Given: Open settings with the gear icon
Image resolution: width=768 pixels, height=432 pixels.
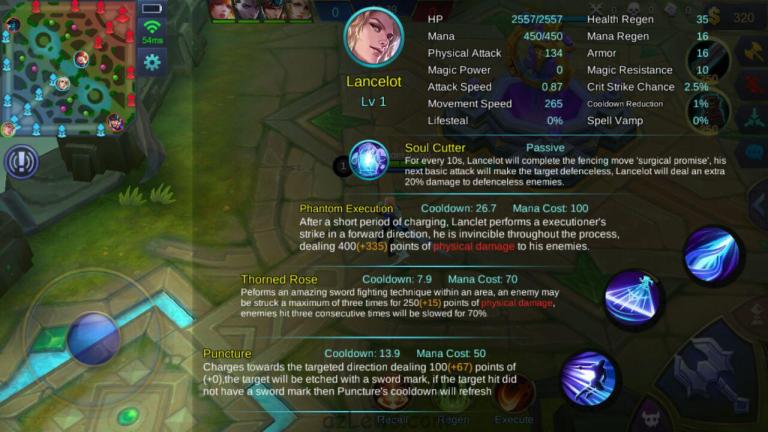Looking at the screenshot, I should (x=152, y=62).
